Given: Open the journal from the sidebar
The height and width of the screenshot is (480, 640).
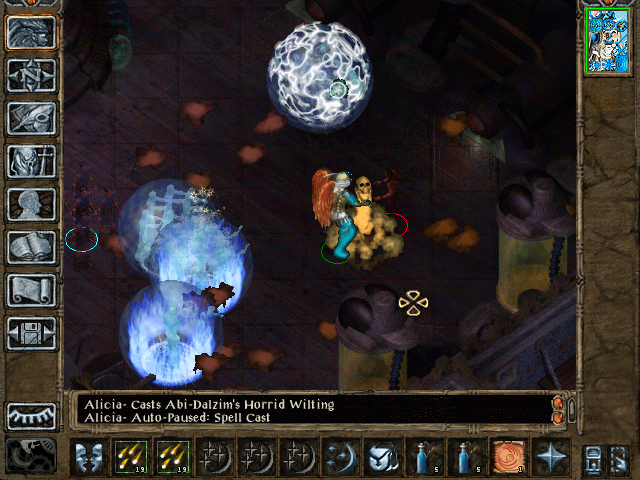Looking at the screenshot, I should tap(31, 119).
